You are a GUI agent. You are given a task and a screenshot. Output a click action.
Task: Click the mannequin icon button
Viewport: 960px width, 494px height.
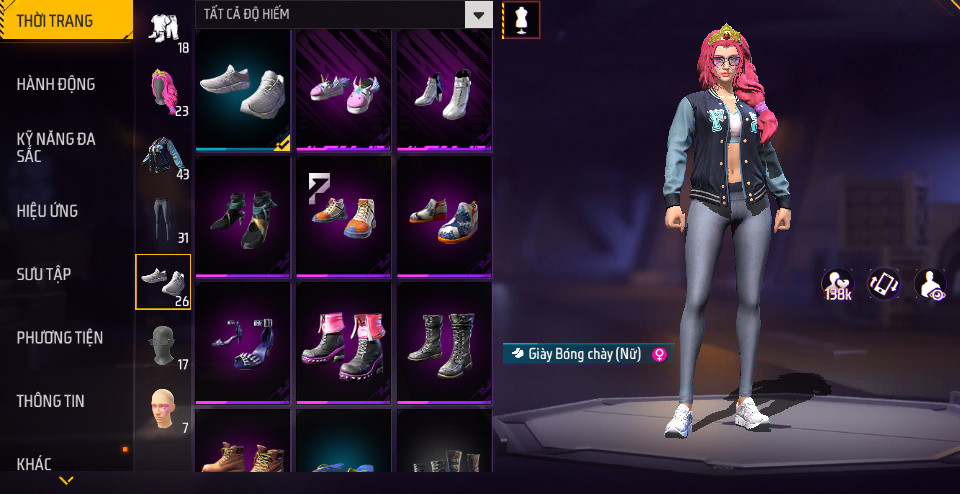coord(520,19)
